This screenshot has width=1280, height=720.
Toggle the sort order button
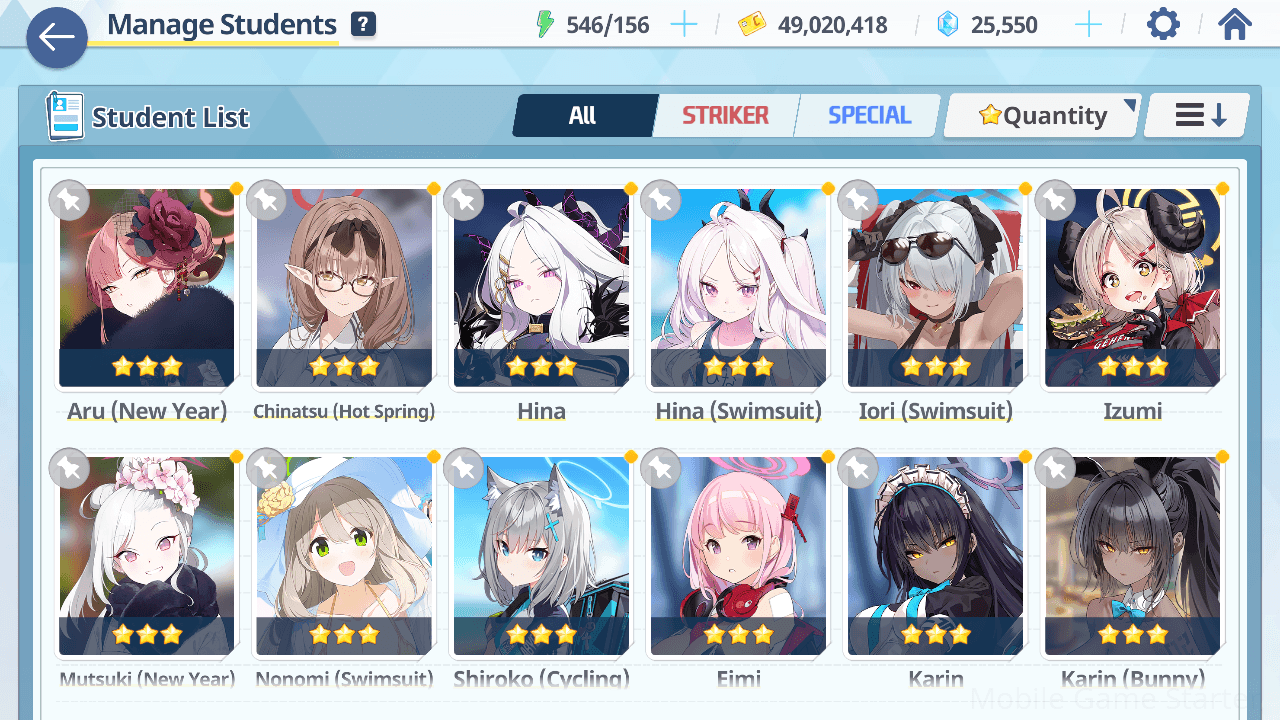point(1199,116)
